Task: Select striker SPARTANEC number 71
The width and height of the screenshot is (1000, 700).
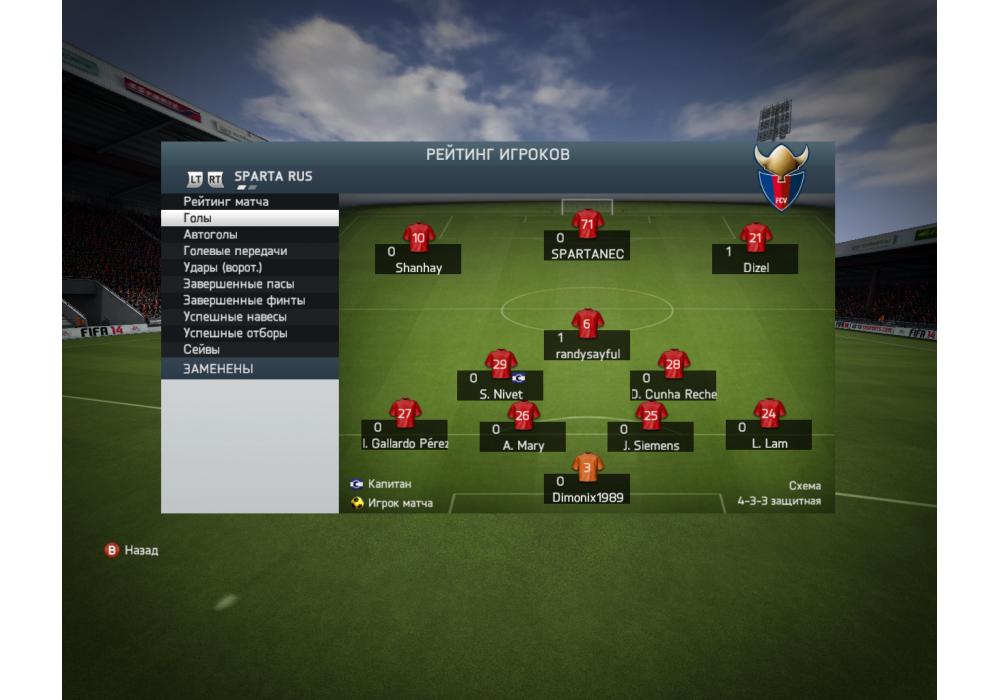Action: pos(587,226)
